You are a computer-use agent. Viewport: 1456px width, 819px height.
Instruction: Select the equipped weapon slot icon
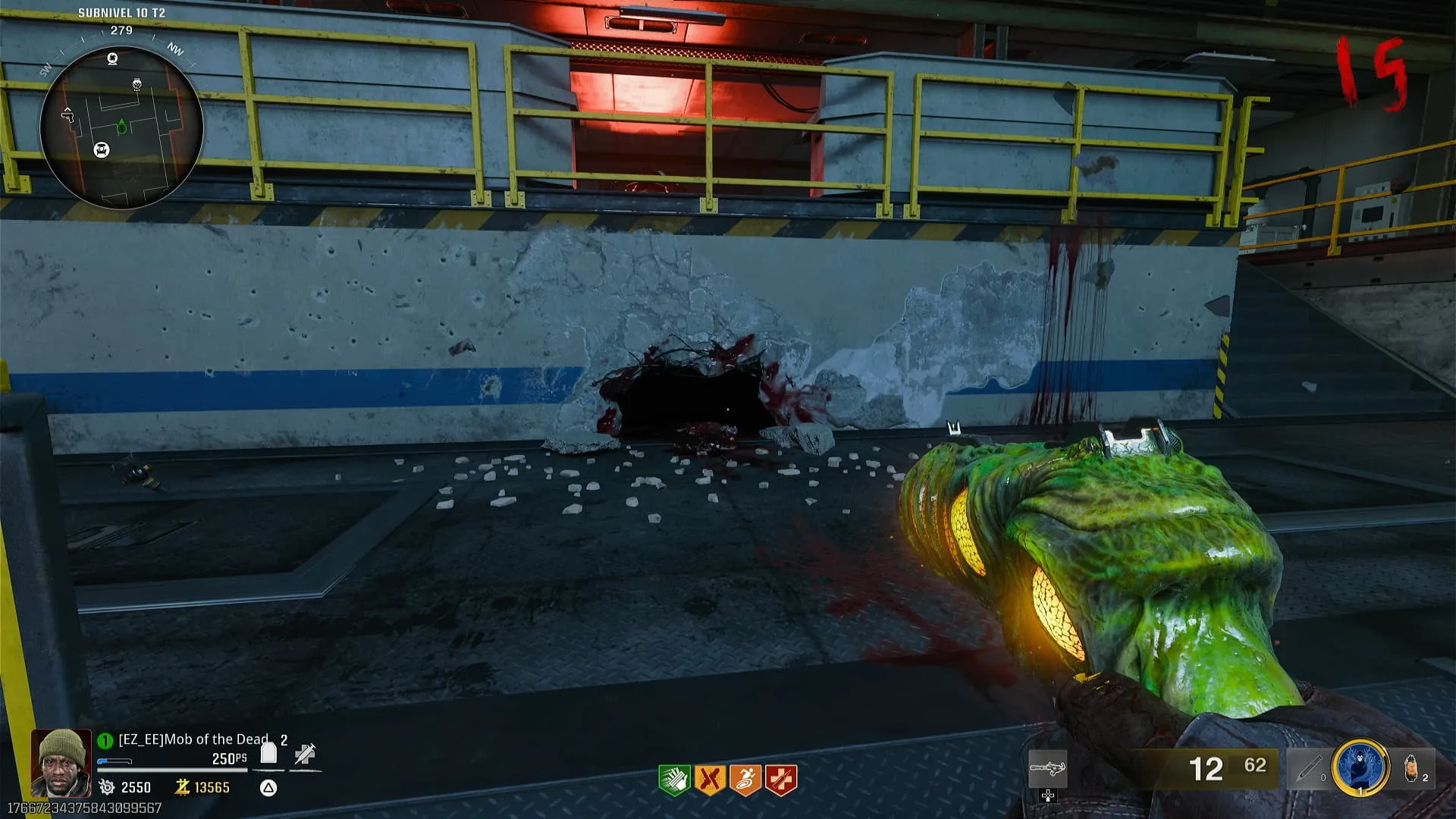point(1048,770)
